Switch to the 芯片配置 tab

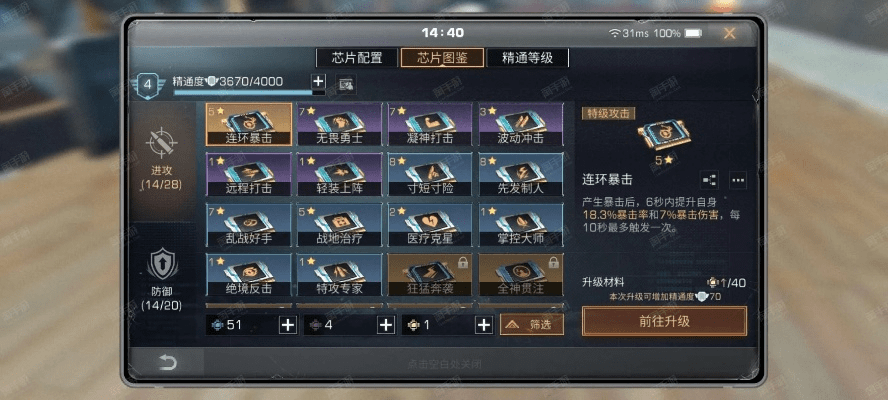click(357, 58)
